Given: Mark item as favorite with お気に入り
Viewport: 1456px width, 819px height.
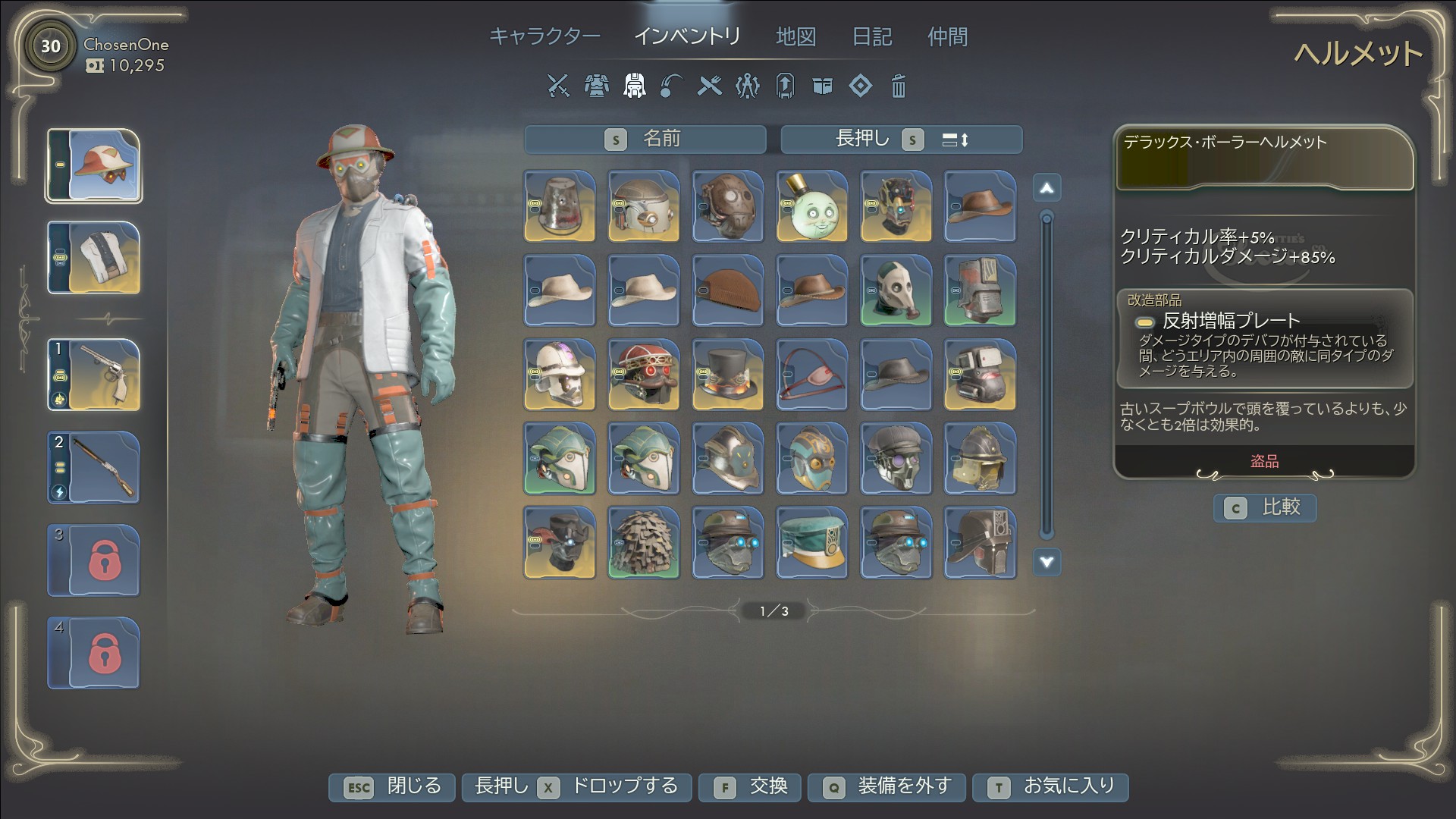Looking at the screenshot, I should 1050,786.
